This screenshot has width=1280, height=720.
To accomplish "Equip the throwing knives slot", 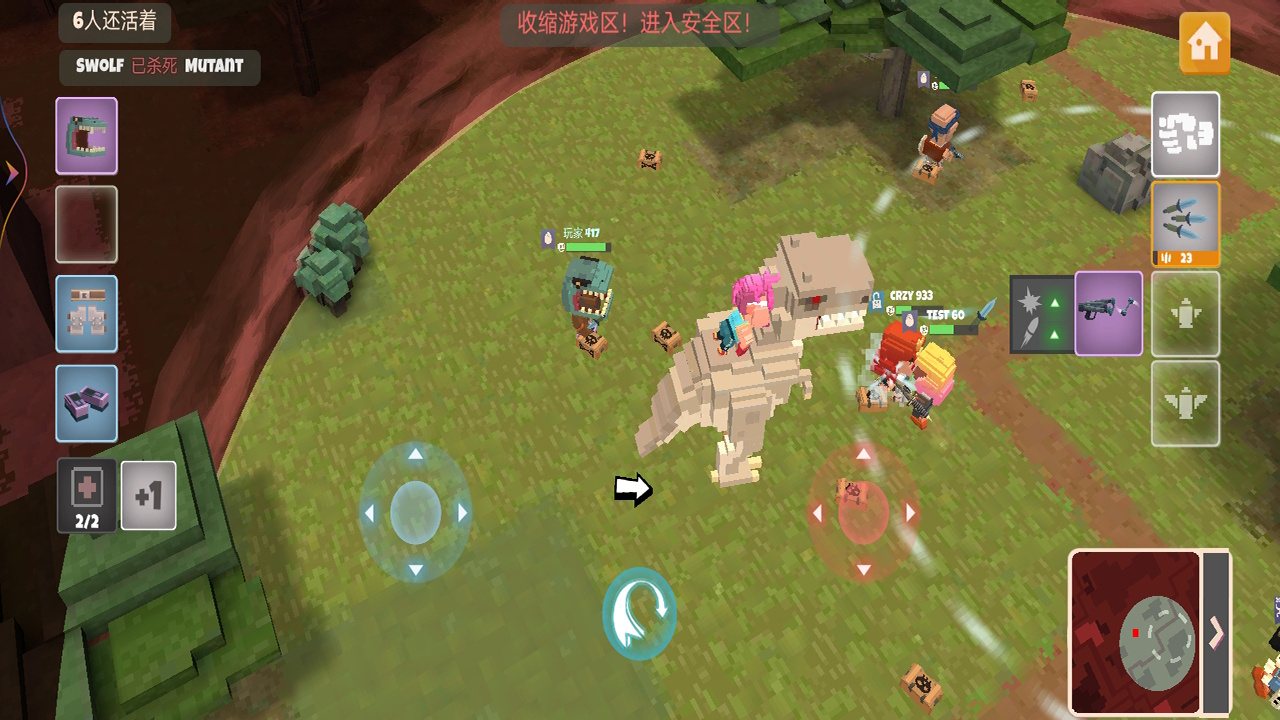I will pyautogui.click(x=1185, y=223).
